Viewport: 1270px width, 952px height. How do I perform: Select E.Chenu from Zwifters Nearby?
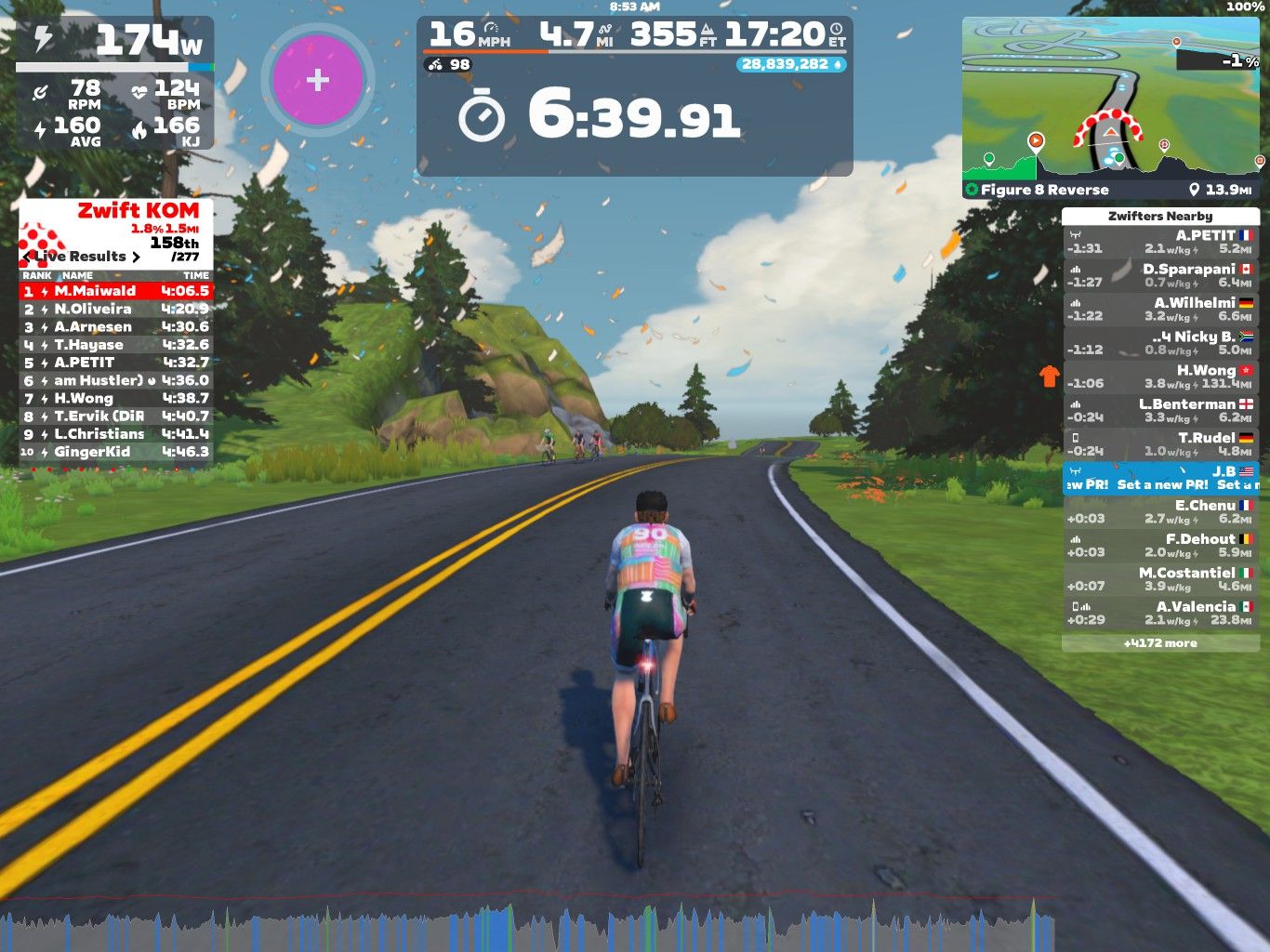click(1160, 512)
